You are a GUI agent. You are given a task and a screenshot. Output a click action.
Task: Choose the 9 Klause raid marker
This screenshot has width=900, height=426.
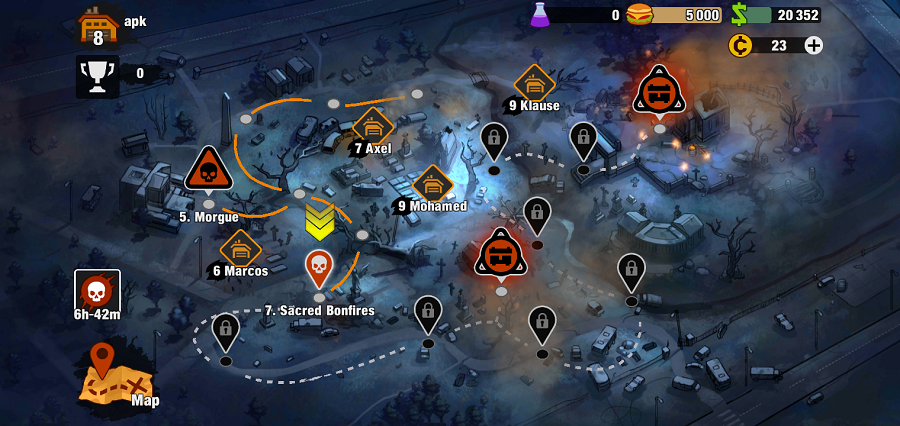point(535,84)
